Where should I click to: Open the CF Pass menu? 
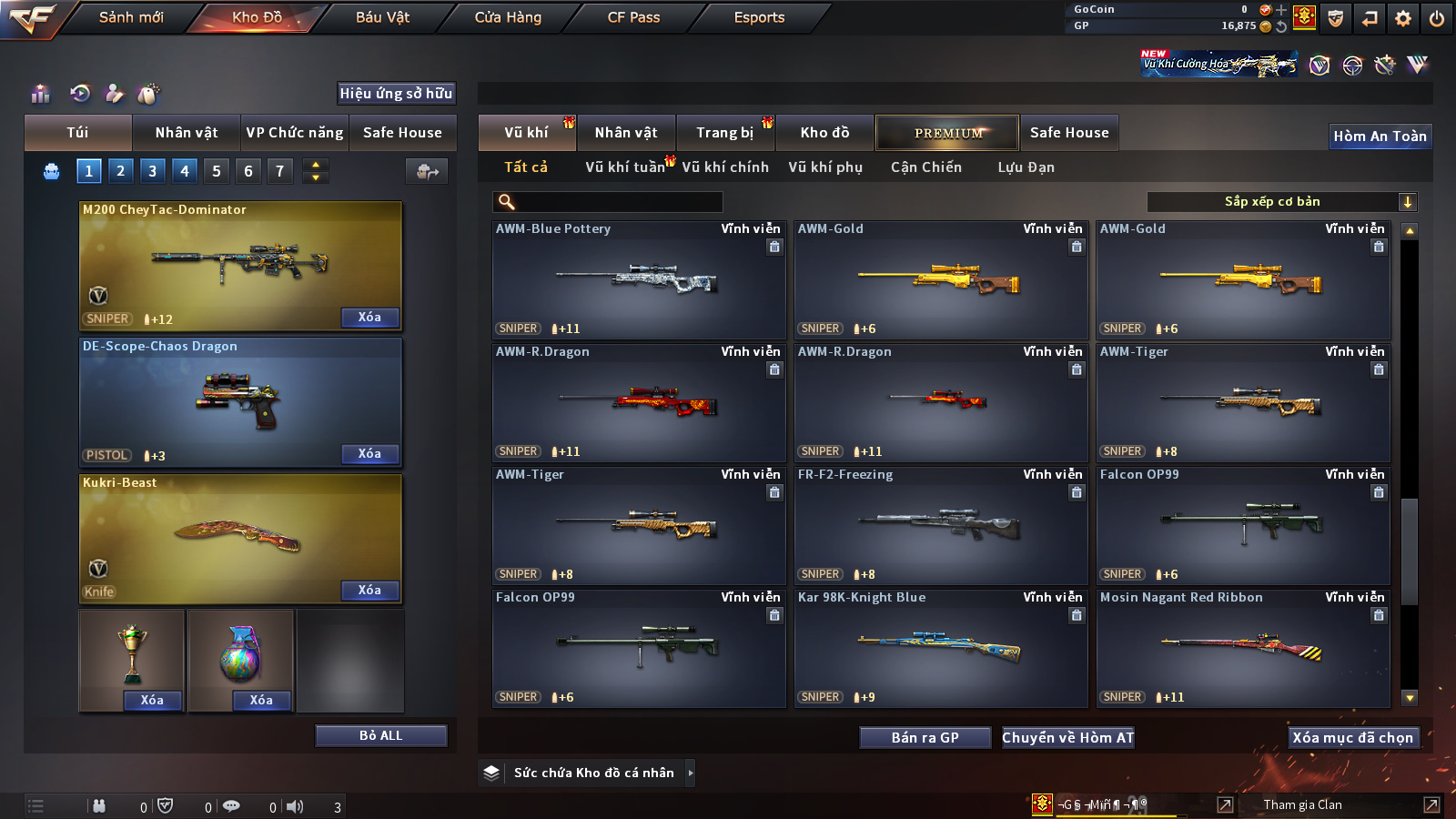pos(633,17)
